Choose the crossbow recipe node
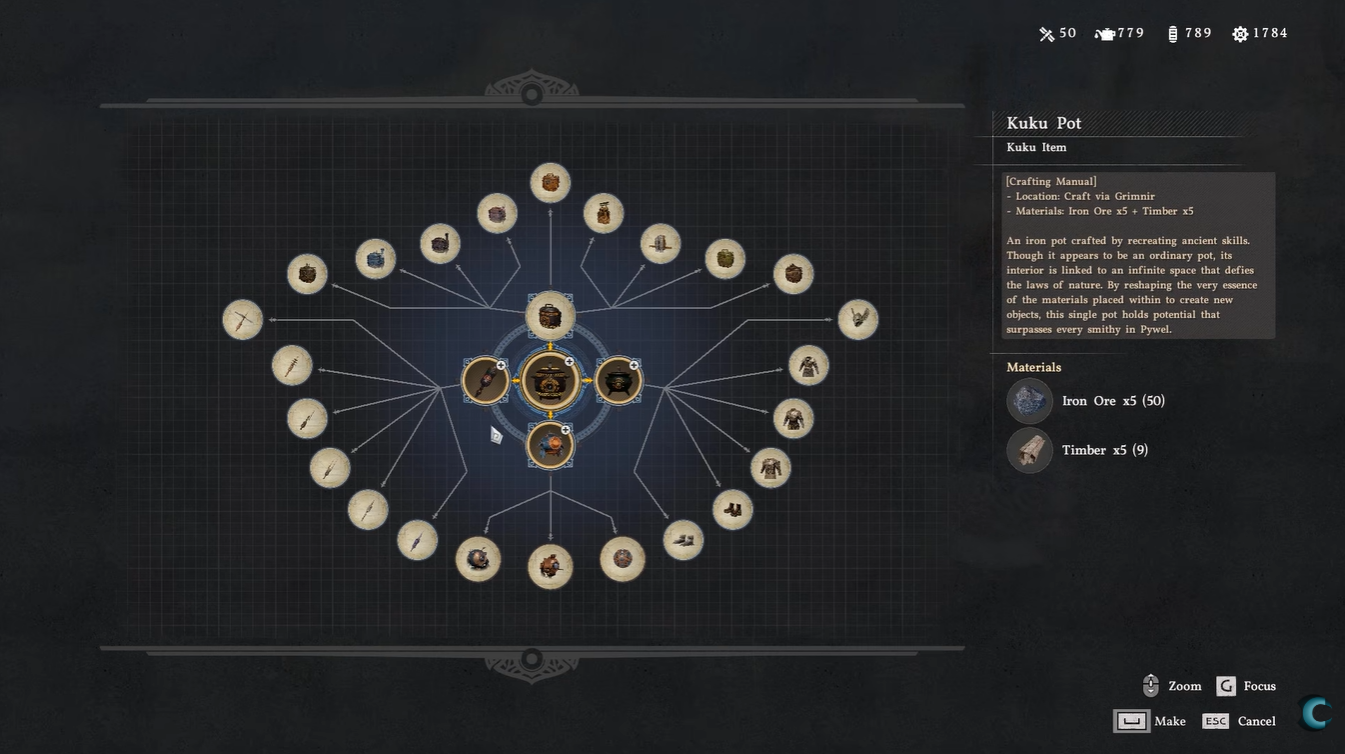1345x754 pixels. (243, 320)
